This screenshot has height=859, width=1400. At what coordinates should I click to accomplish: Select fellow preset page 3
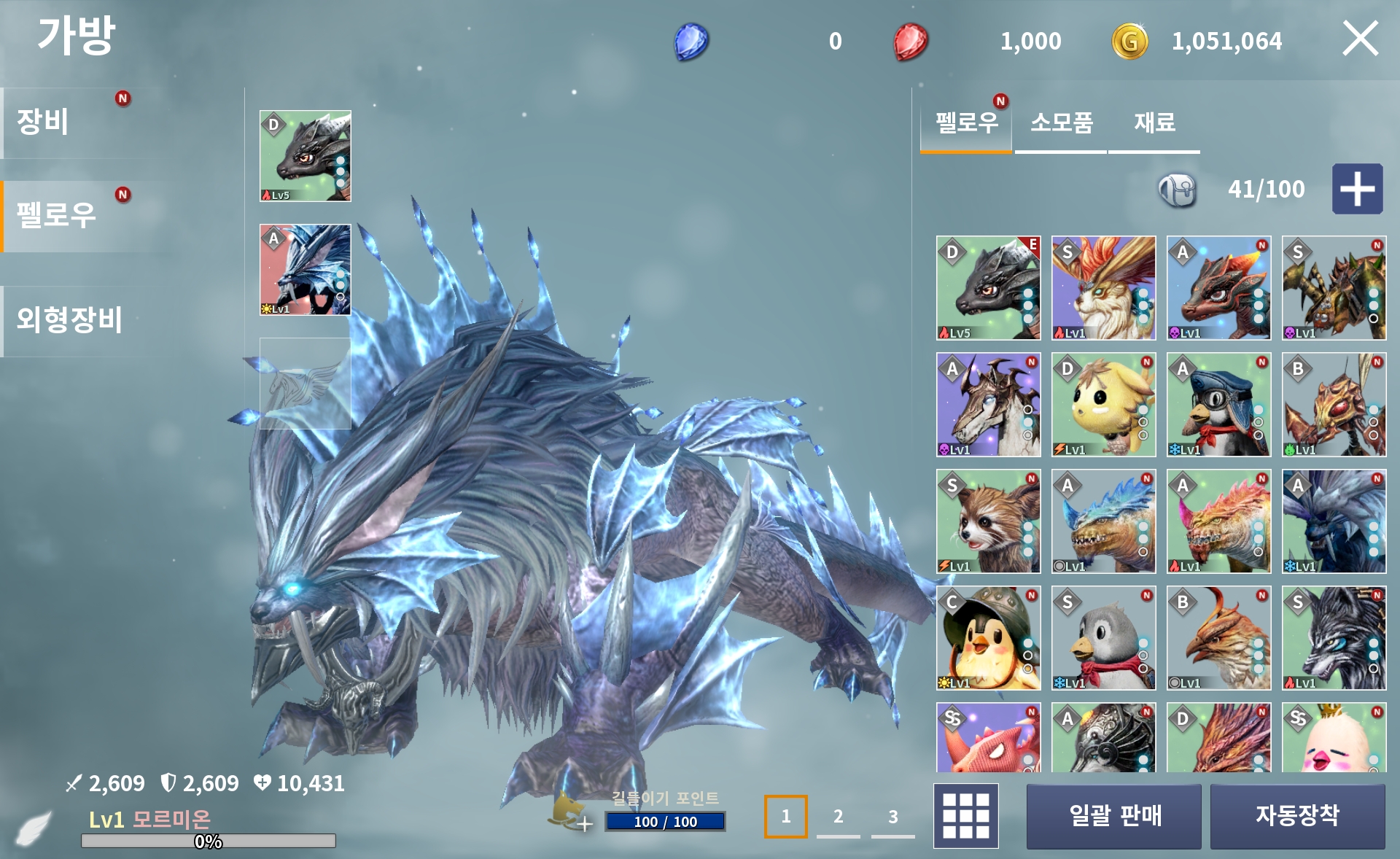click(893, 817)
